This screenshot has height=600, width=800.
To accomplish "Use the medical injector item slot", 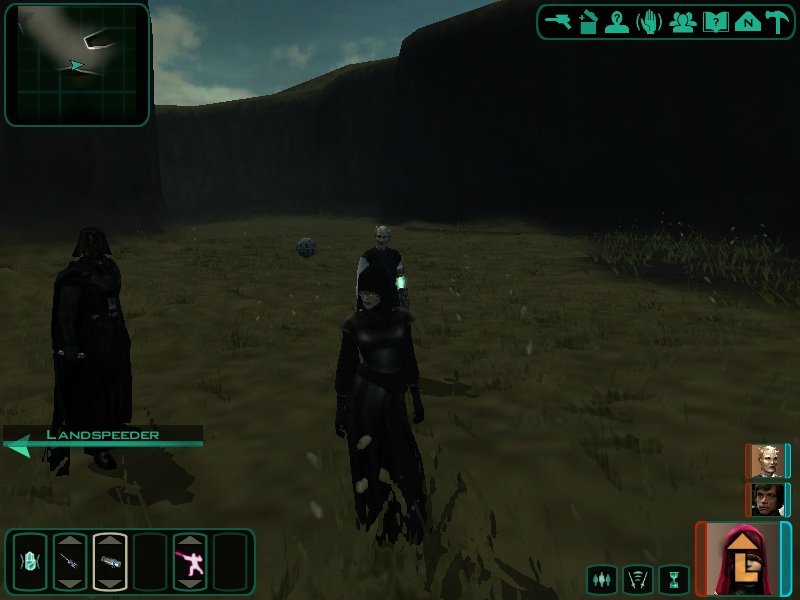I will [x=70, y=562].
